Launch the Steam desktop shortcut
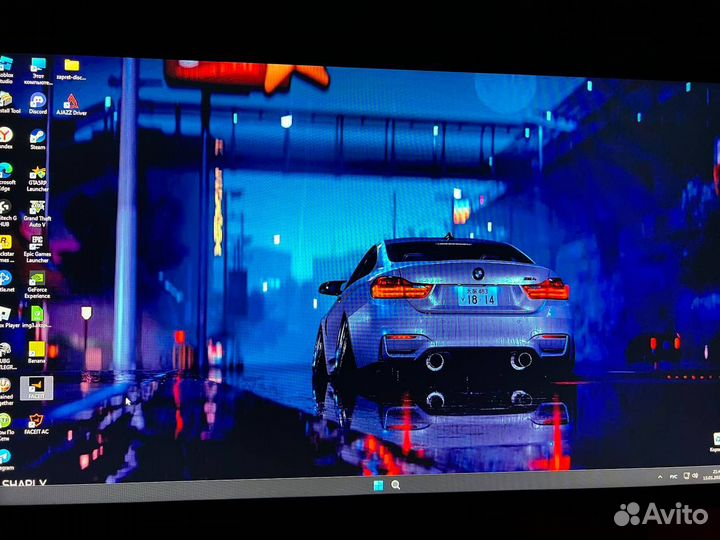 38,137
